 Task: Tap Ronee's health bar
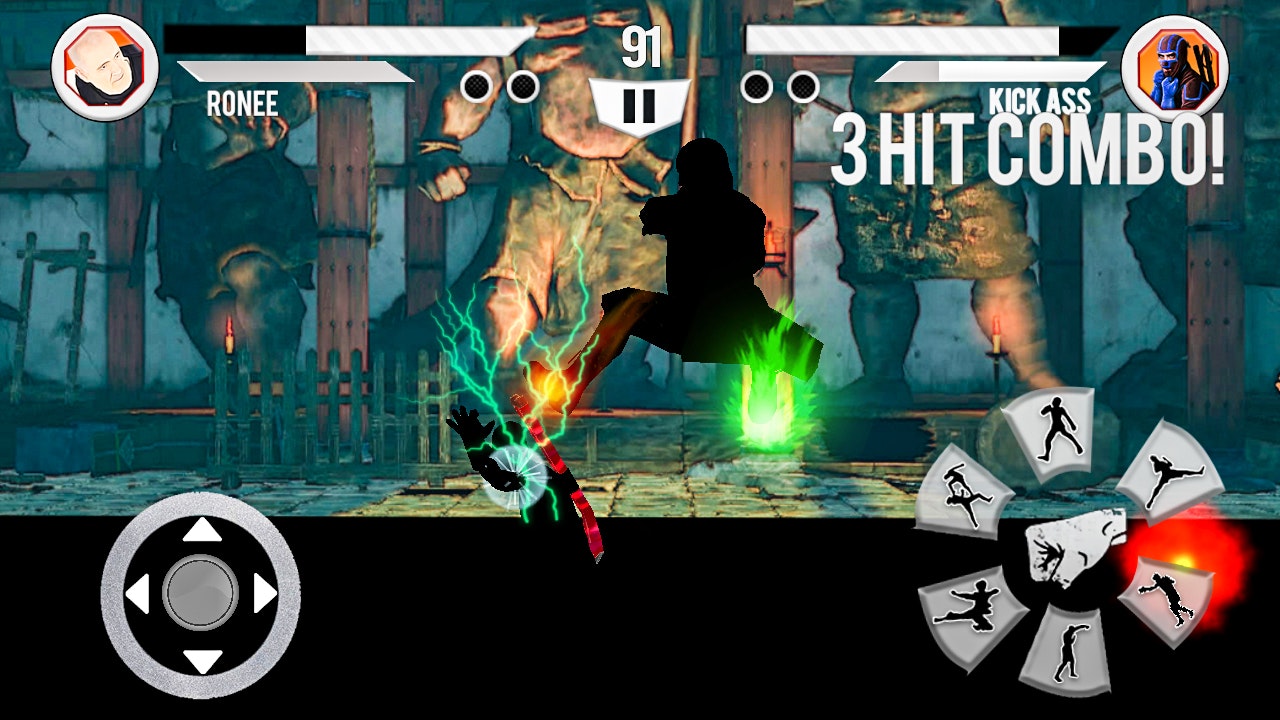pyautogui.click(x=350, y=40)
